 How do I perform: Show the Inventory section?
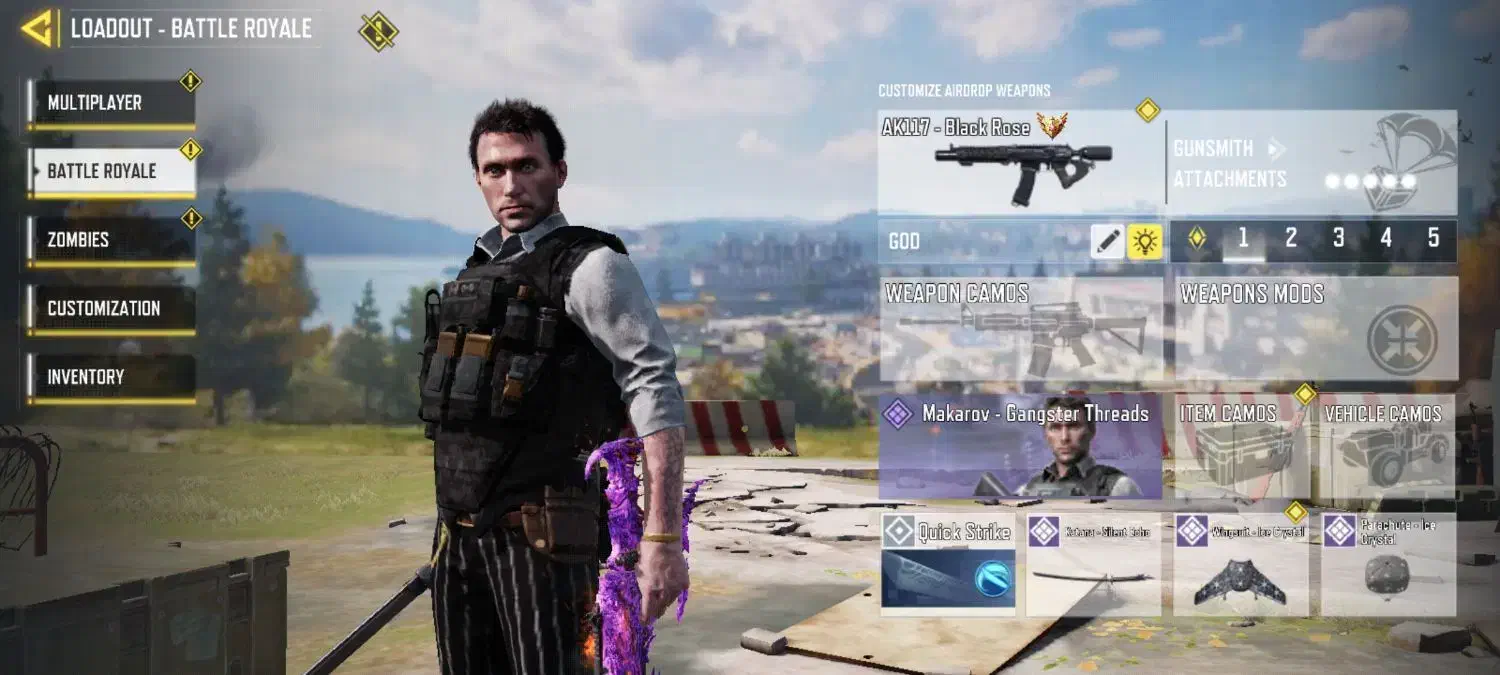tap(111, 377)
